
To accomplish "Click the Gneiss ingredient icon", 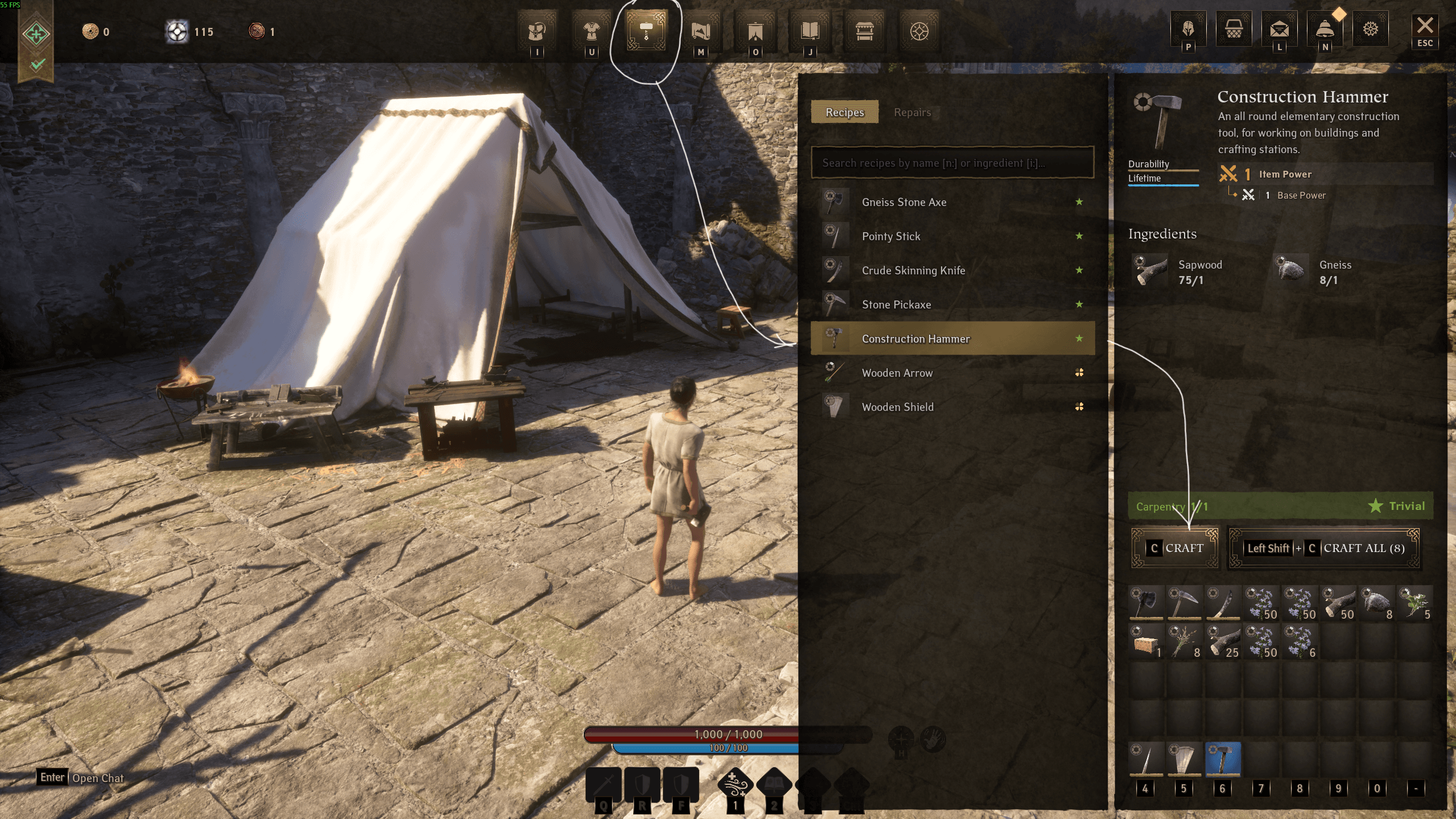I will [x=1291, y=270].
